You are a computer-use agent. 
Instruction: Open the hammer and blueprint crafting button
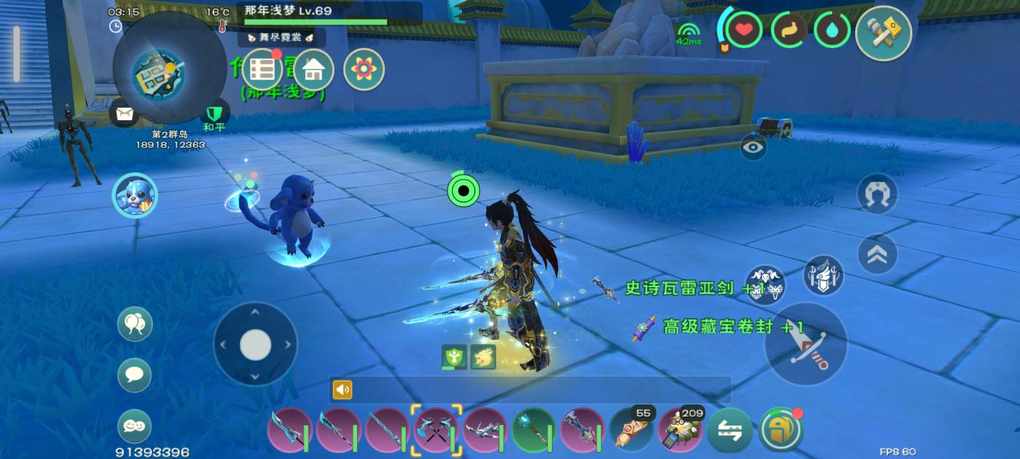(x=883, y=32)
